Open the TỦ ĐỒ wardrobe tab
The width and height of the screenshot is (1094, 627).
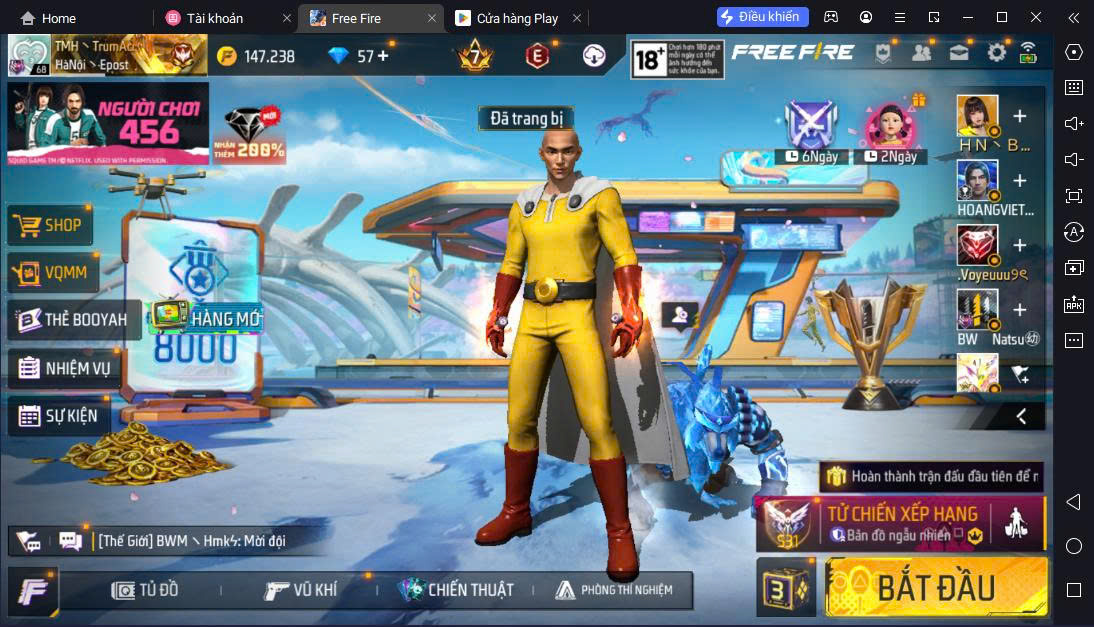coord(146,590)
